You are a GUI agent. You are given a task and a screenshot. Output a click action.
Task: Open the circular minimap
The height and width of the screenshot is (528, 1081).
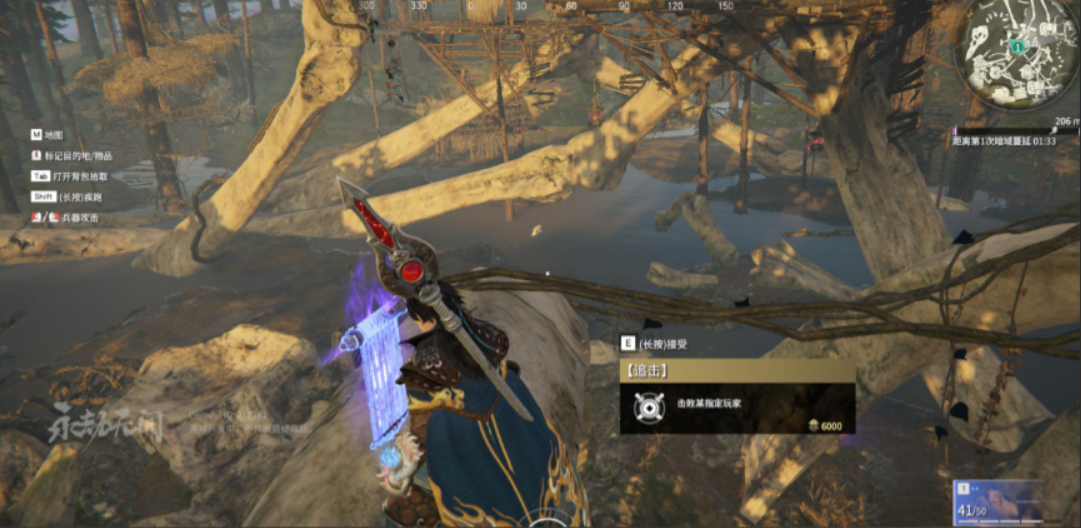(x=1017, y=55)
